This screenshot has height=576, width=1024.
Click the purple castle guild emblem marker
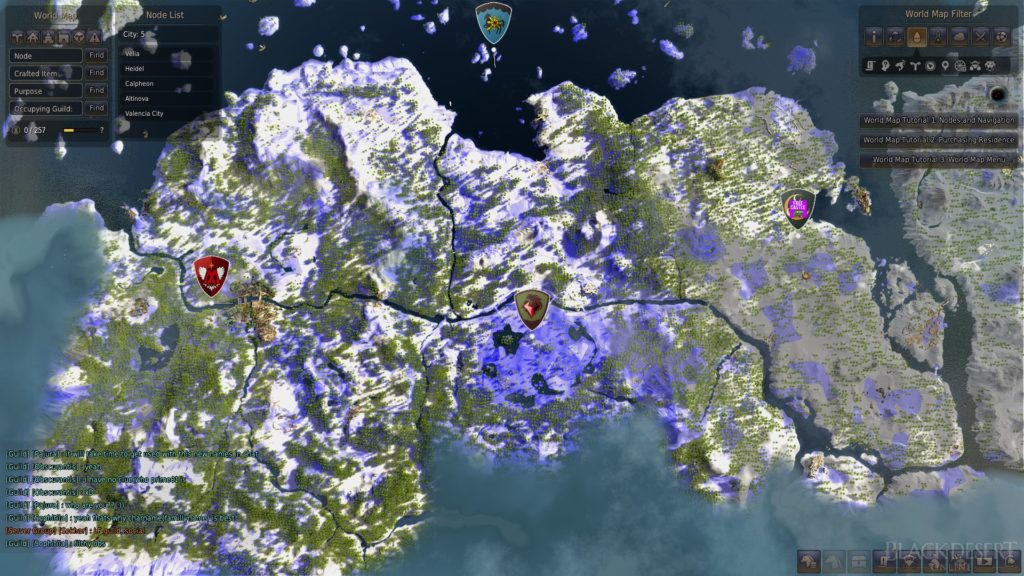pyautogui.click(x=798, y=208)
